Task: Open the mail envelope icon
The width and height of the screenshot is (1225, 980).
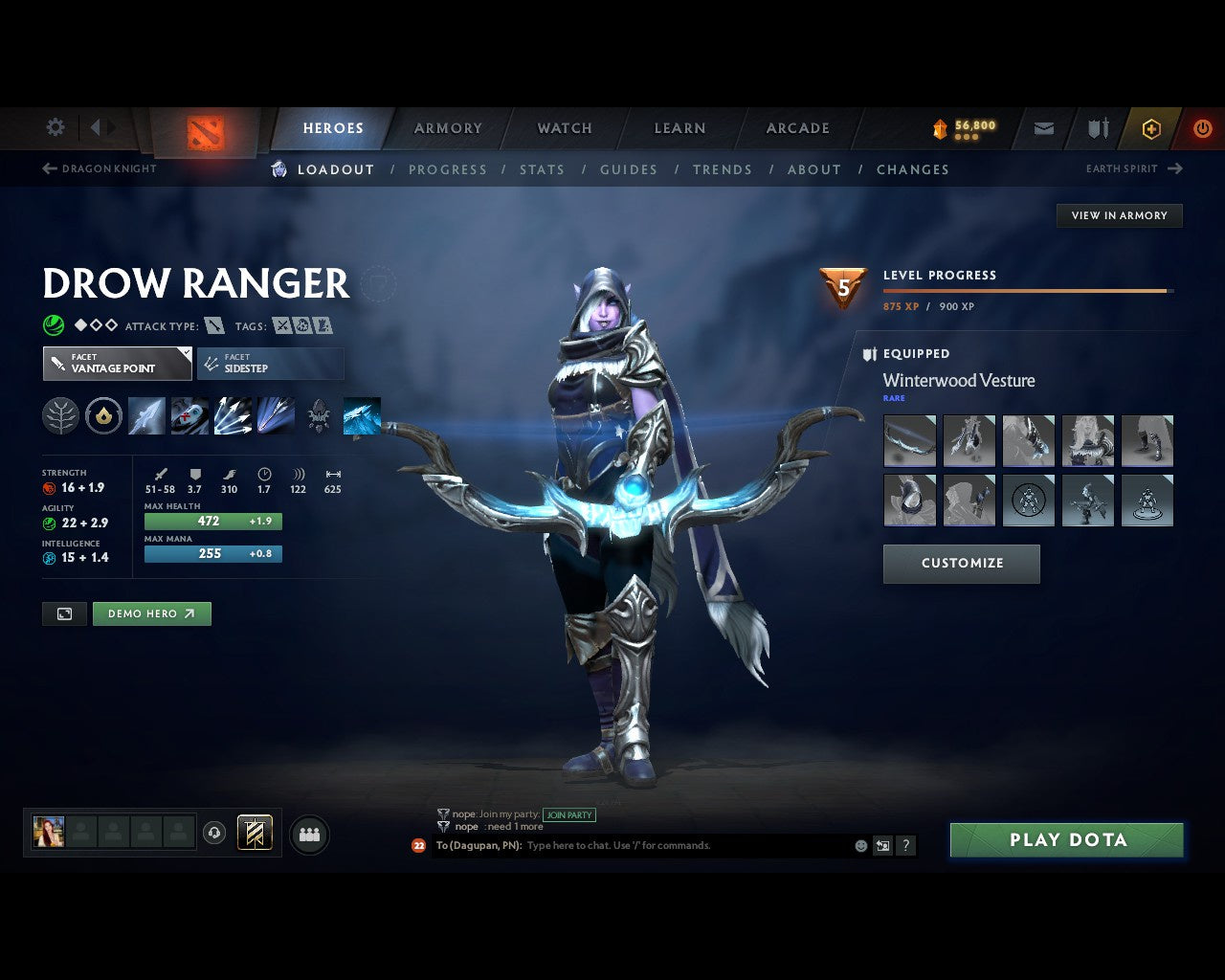Action: 1043,128
